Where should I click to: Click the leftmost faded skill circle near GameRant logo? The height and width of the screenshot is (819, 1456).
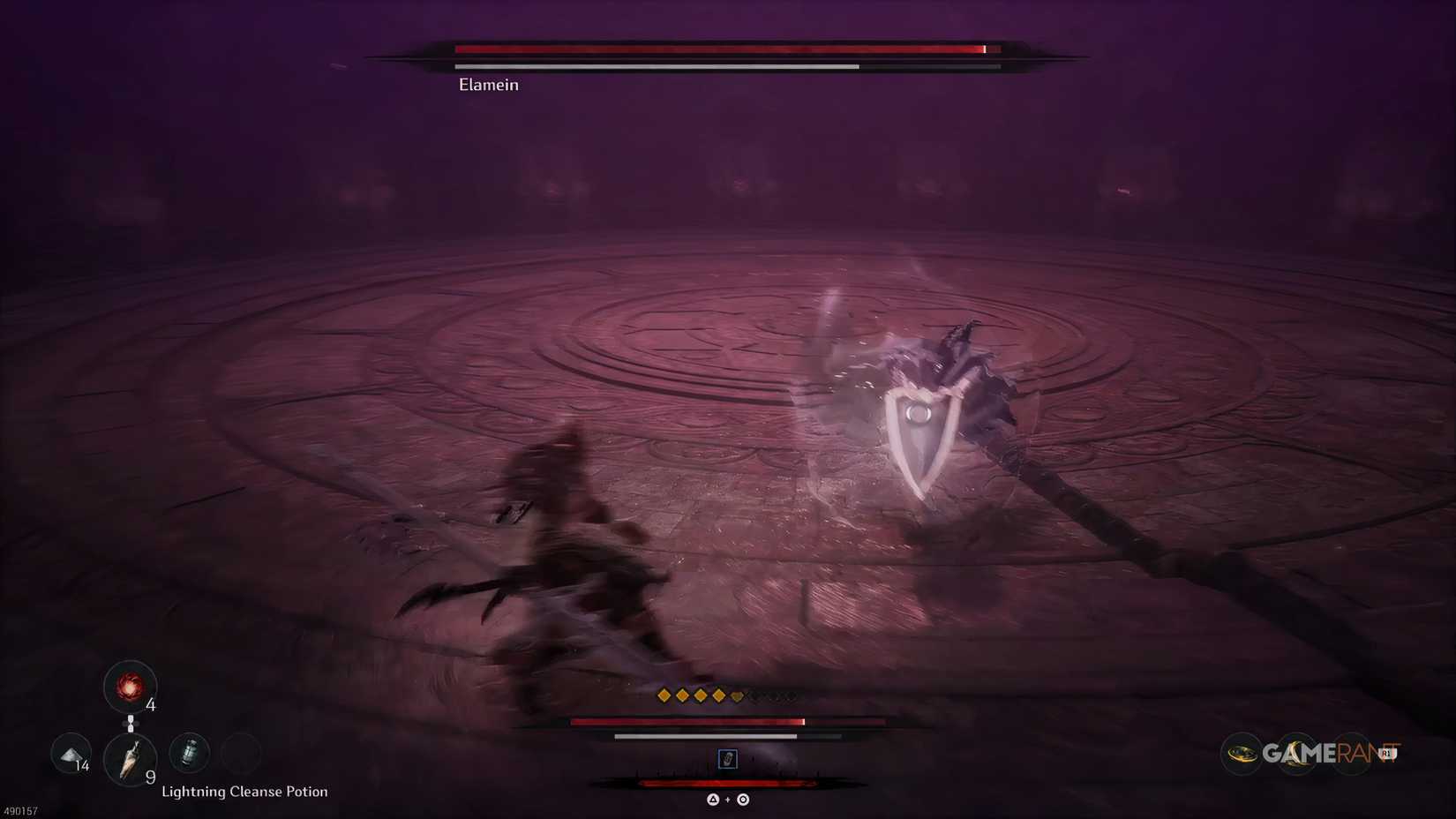click(1241, 753)
